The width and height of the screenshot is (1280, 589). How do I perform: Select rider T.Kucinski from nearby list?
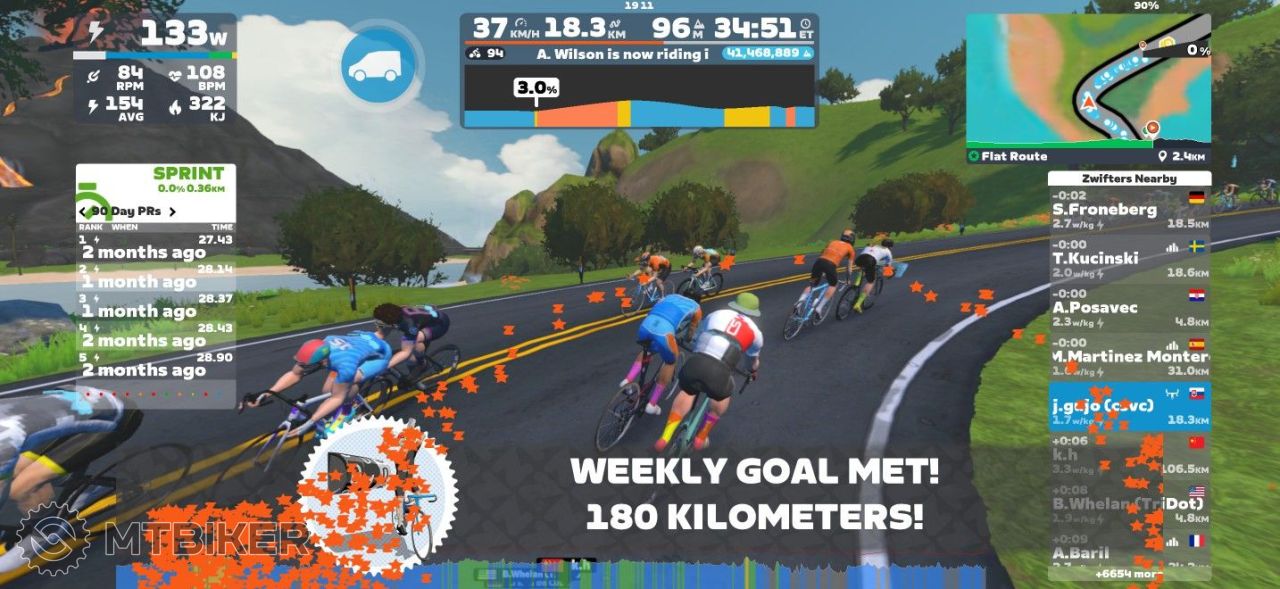1128,258
